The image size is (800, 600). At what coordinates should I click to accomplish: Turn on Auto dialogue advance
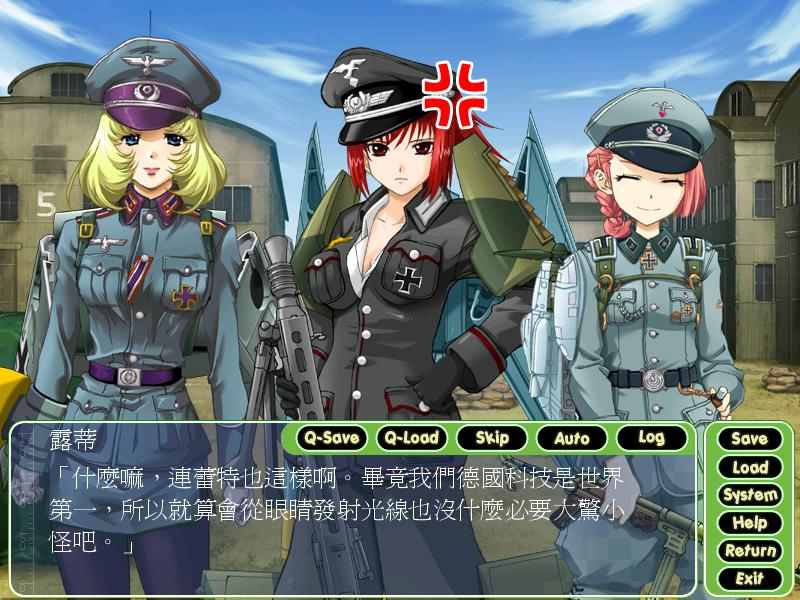point(571,437)
